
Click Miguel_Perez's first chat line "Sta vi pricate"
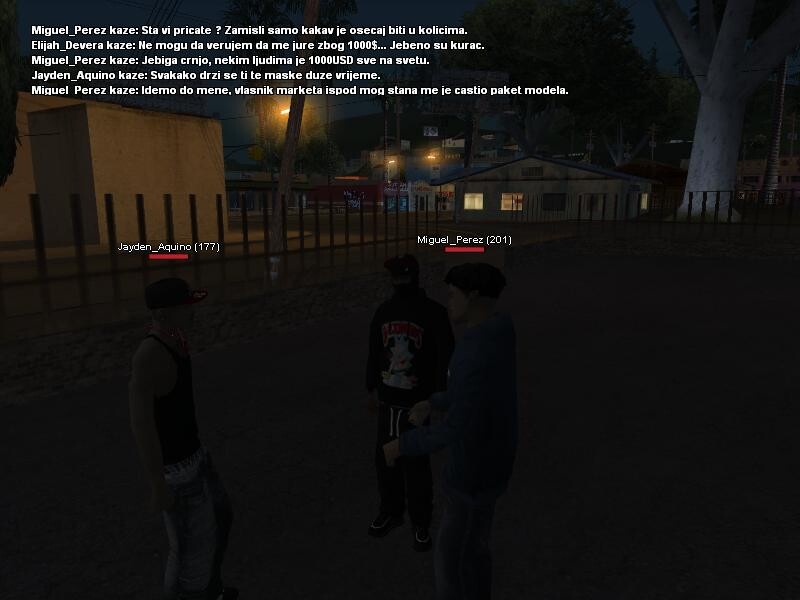click(249, 30)
